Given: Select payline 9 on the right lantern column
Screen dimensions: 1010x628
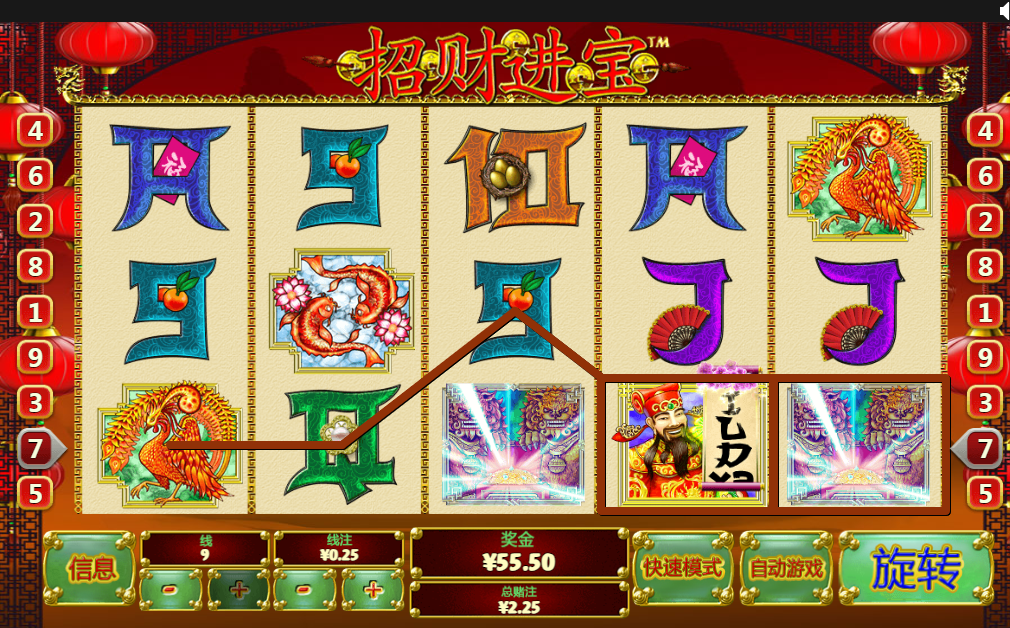Looking at the screenshot, I should point(984,357).
